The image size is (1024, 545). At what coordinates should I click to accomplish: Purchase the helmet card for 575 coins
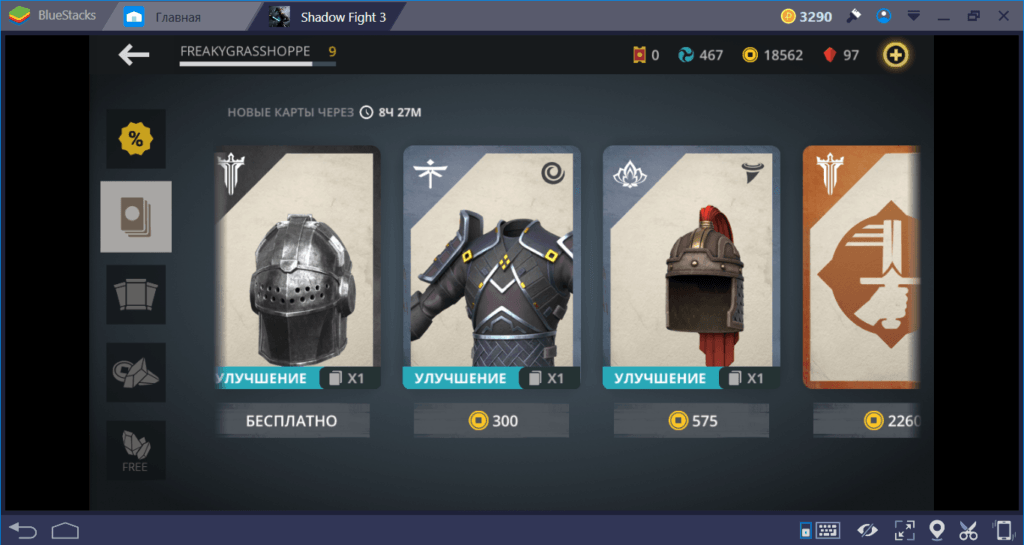pyautogui.click(x=691, y=421)
